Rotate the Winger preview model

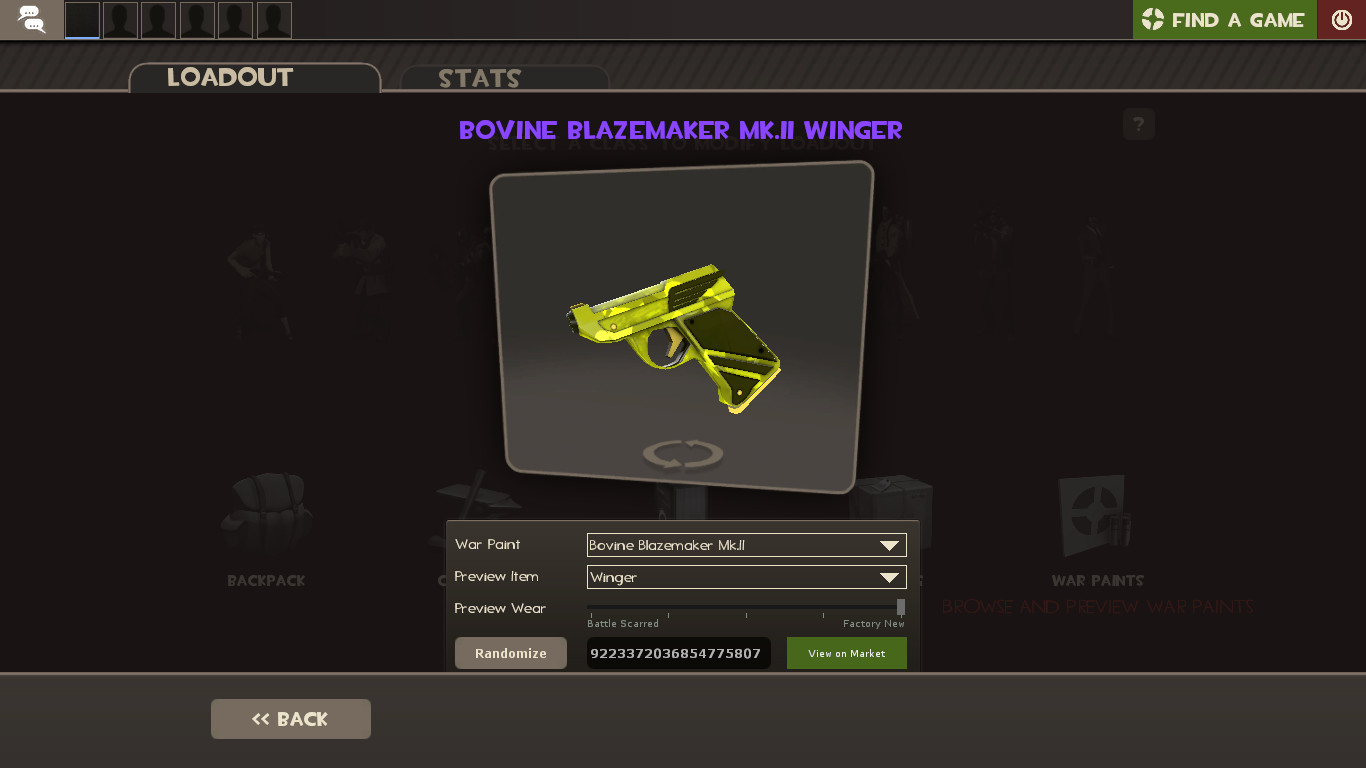pos(681,453)
